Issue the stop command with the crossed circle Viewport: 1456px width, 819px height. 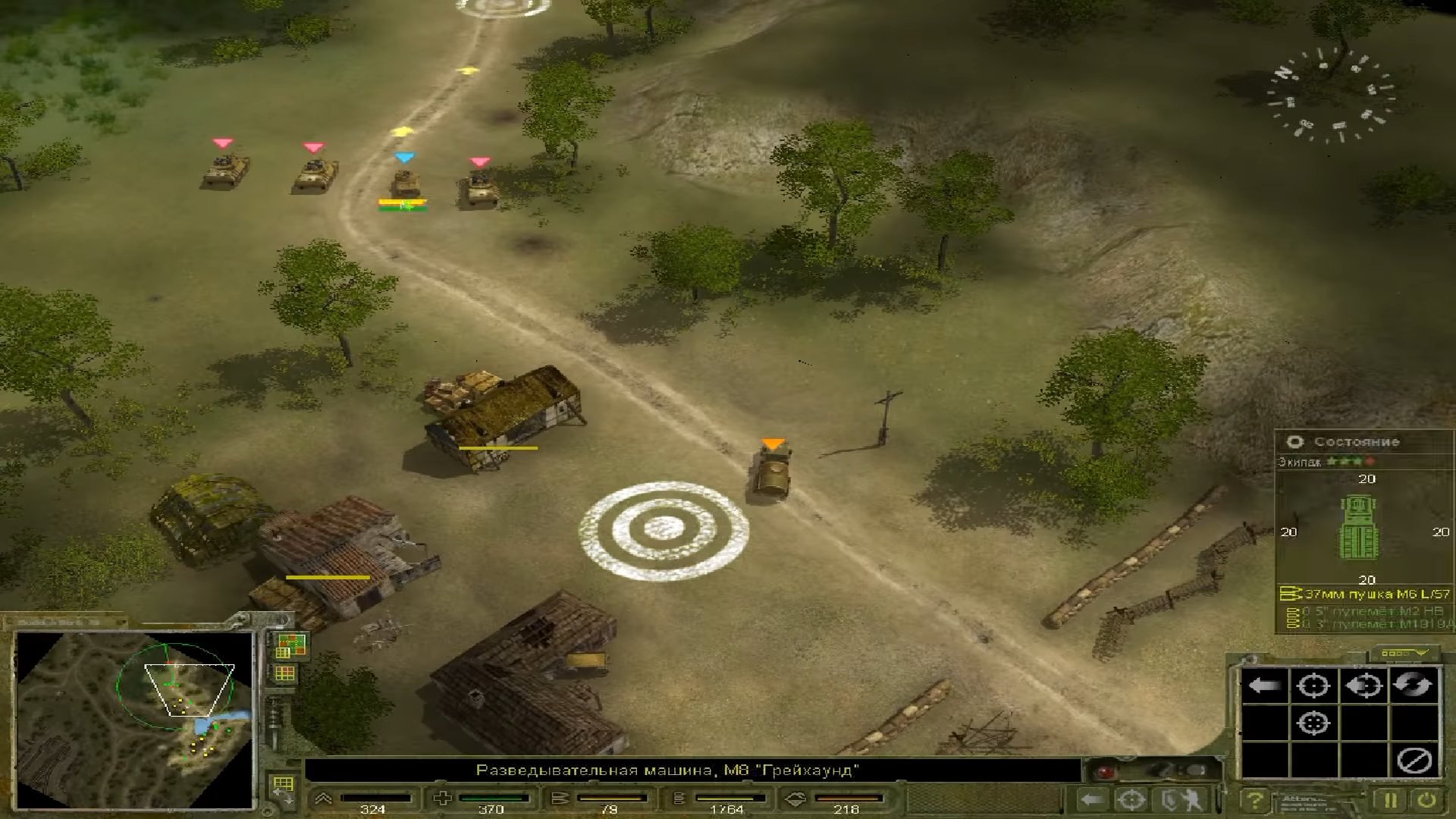tap(1414, 760)
